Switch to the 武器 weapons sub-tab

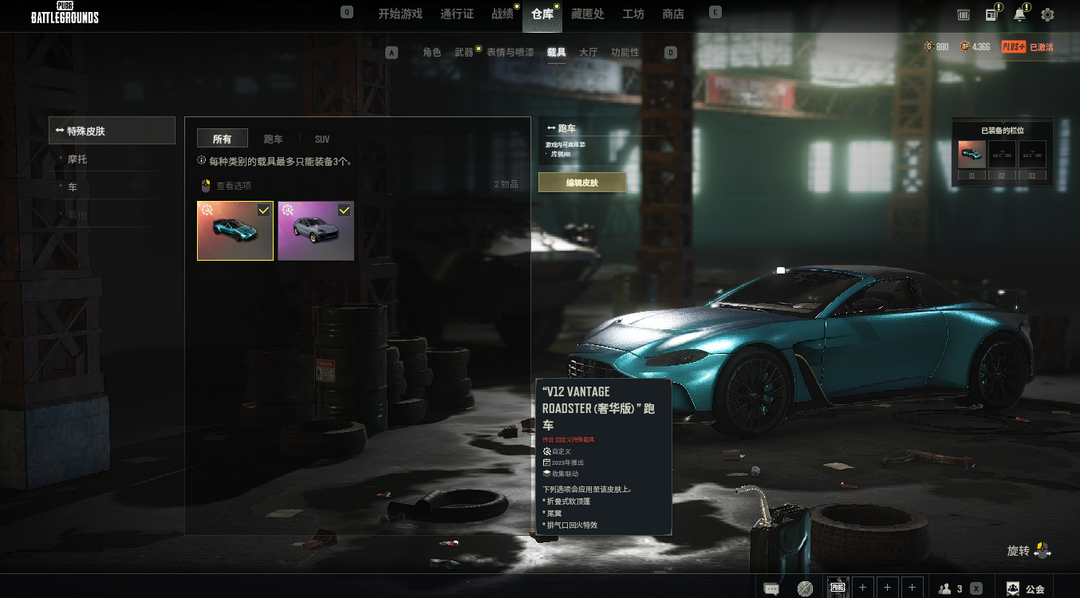point(464,52)
